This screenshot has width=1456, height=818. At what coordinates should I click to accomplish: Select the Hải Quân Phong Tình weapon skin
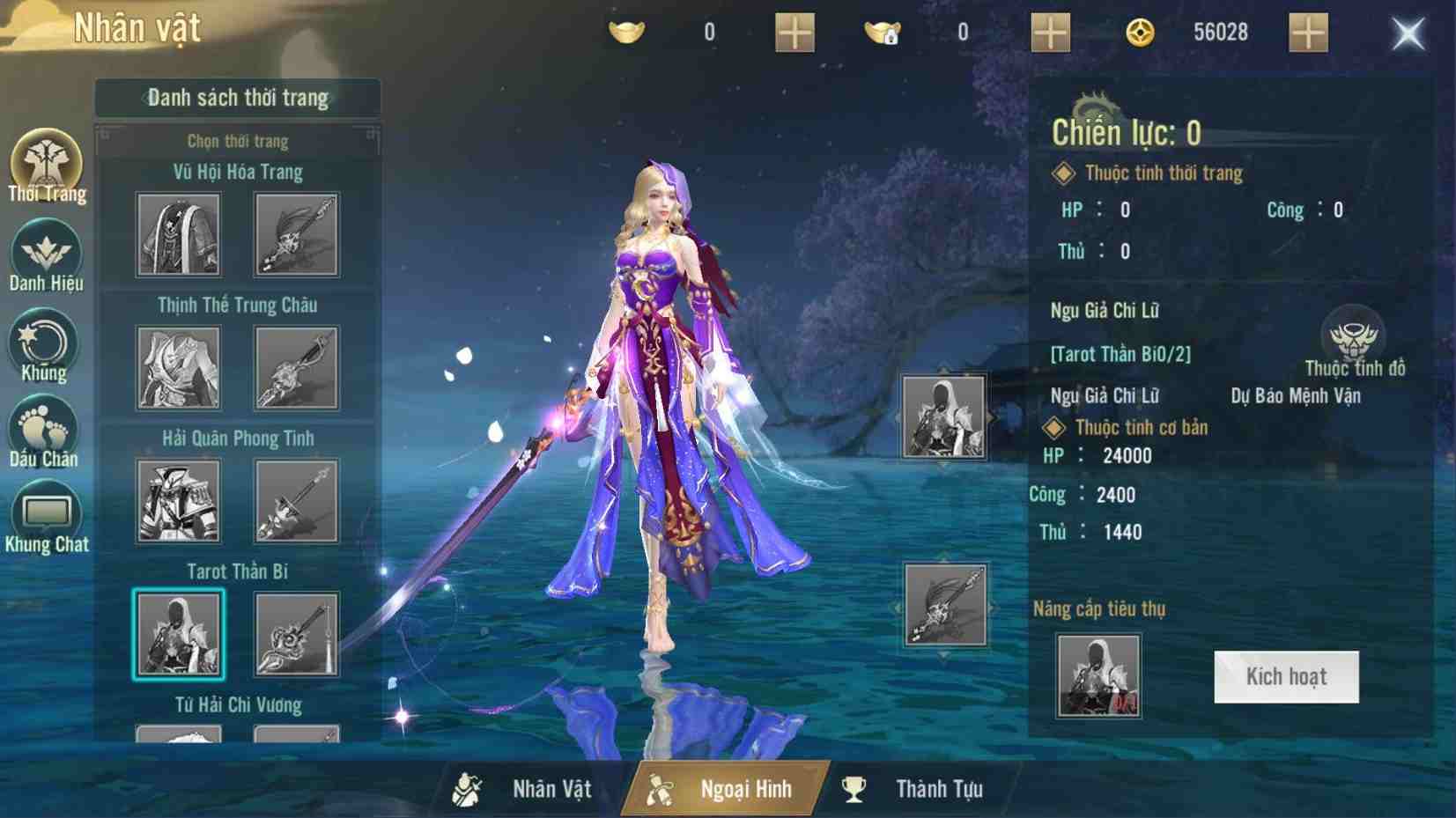pos(297,501)
